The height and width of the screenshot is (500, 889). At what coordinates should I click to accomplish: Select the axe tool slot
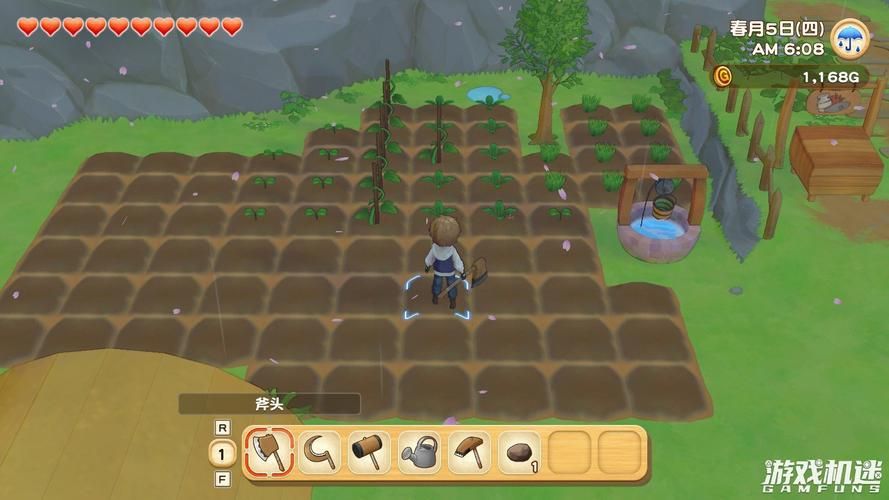(x=268, y=451)
